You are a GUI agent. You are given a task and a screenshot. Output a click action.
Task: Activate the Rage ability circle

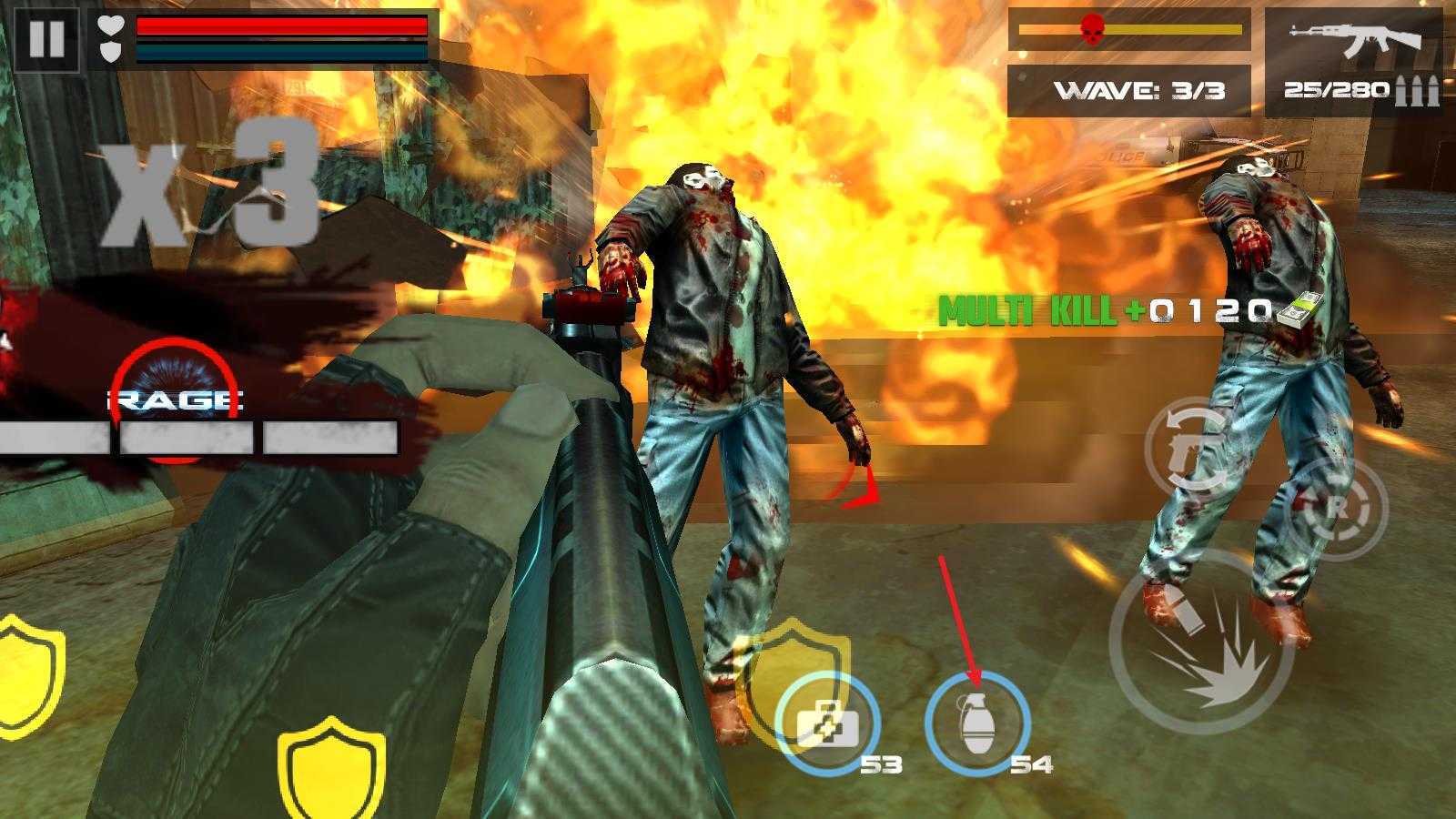(x=176, y=399)
